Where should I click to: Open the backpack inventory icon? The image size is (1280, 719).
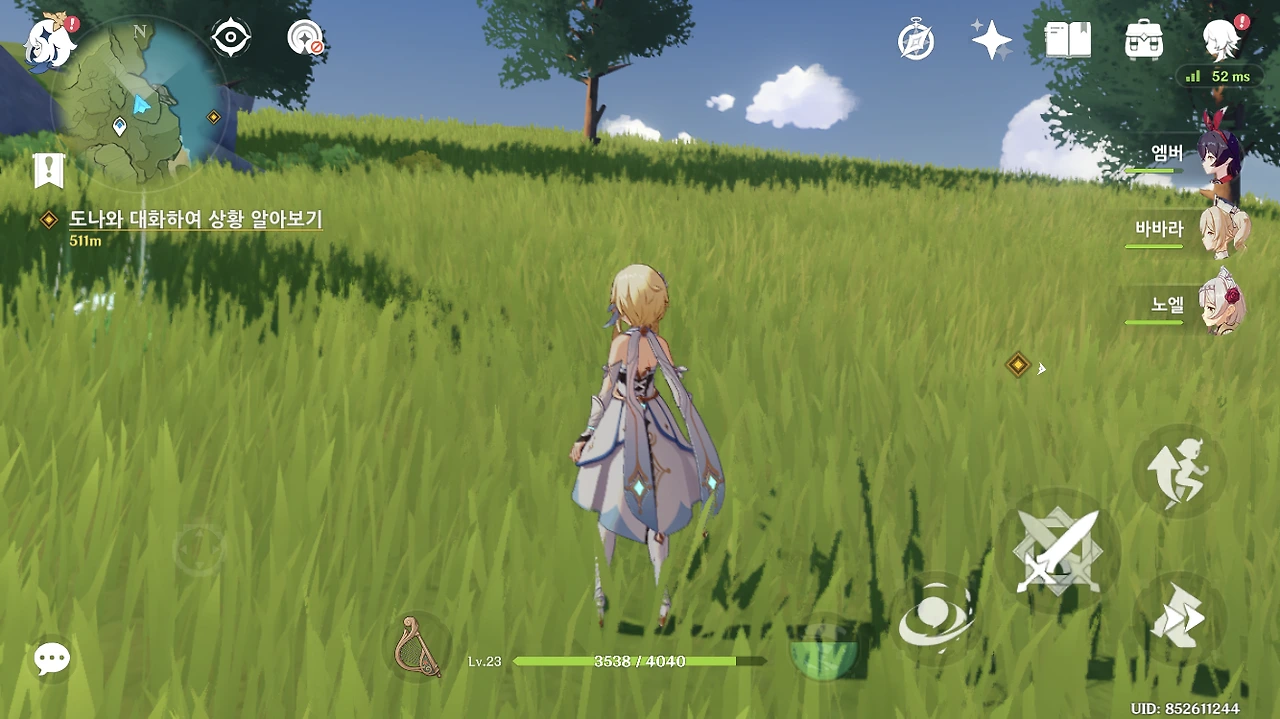point(1143,40)
